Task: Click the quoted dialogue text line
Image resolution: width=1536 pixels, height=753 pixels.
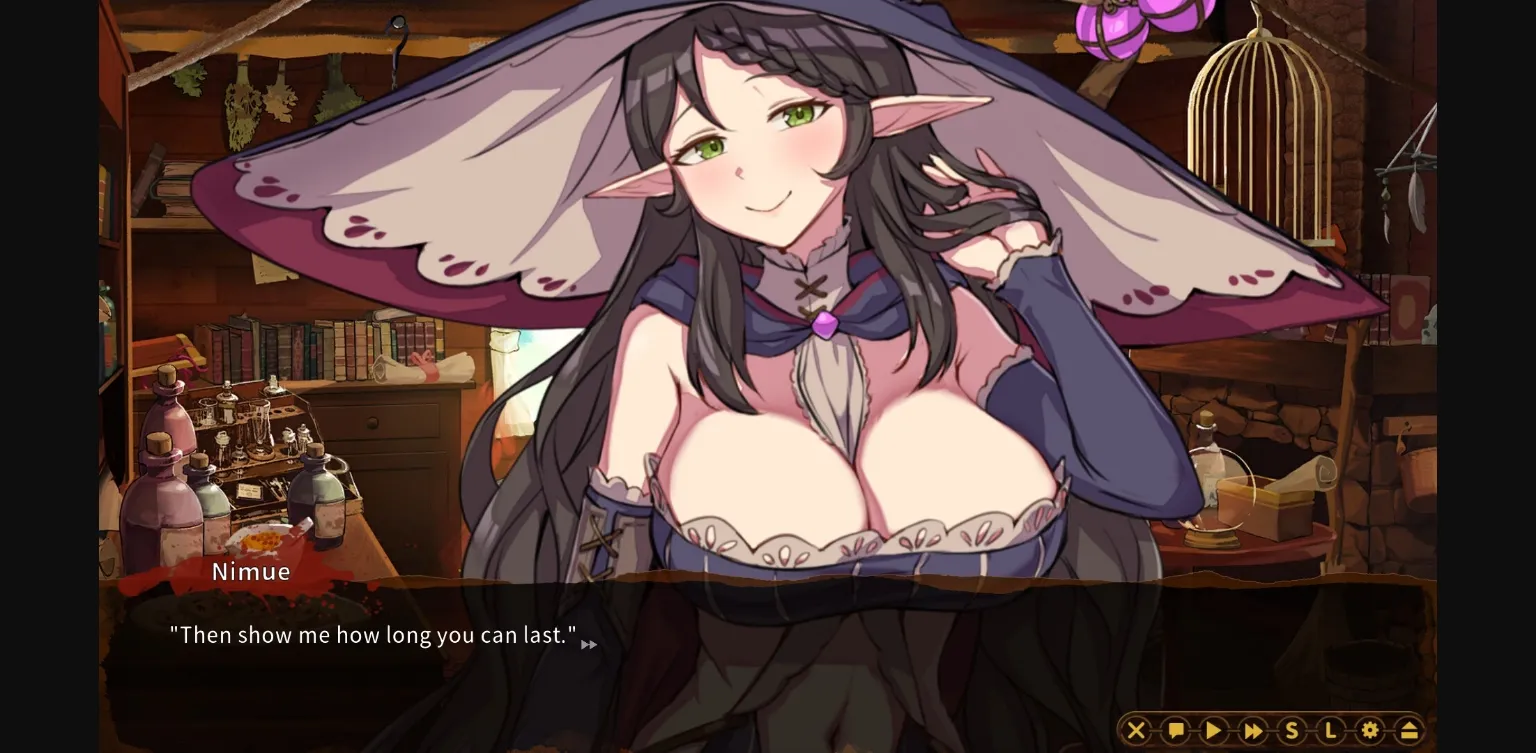Action: pyautogui.click(x=372, y=634)
